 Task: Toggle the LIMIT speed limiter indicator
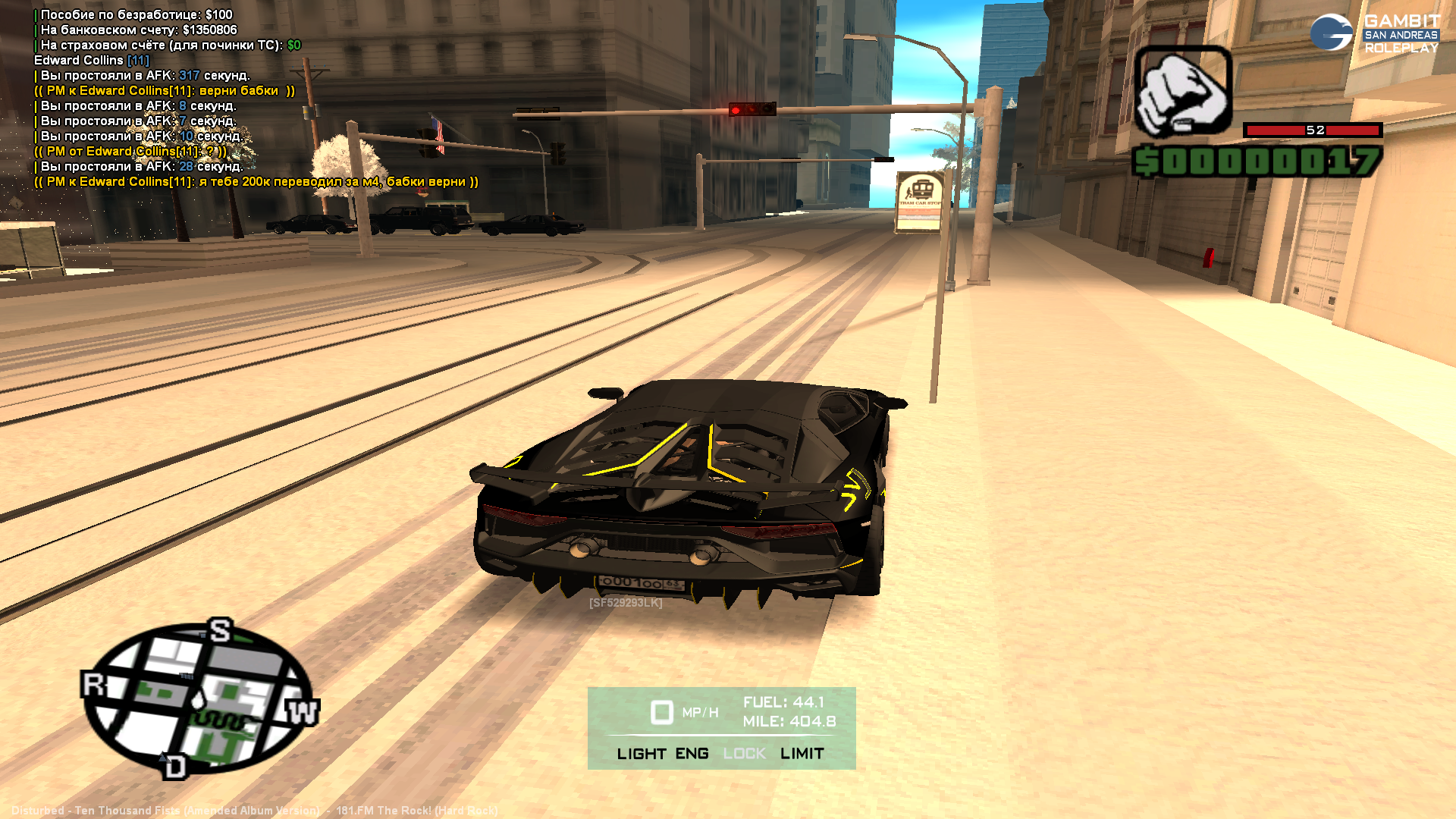click(x=802, y=754)
